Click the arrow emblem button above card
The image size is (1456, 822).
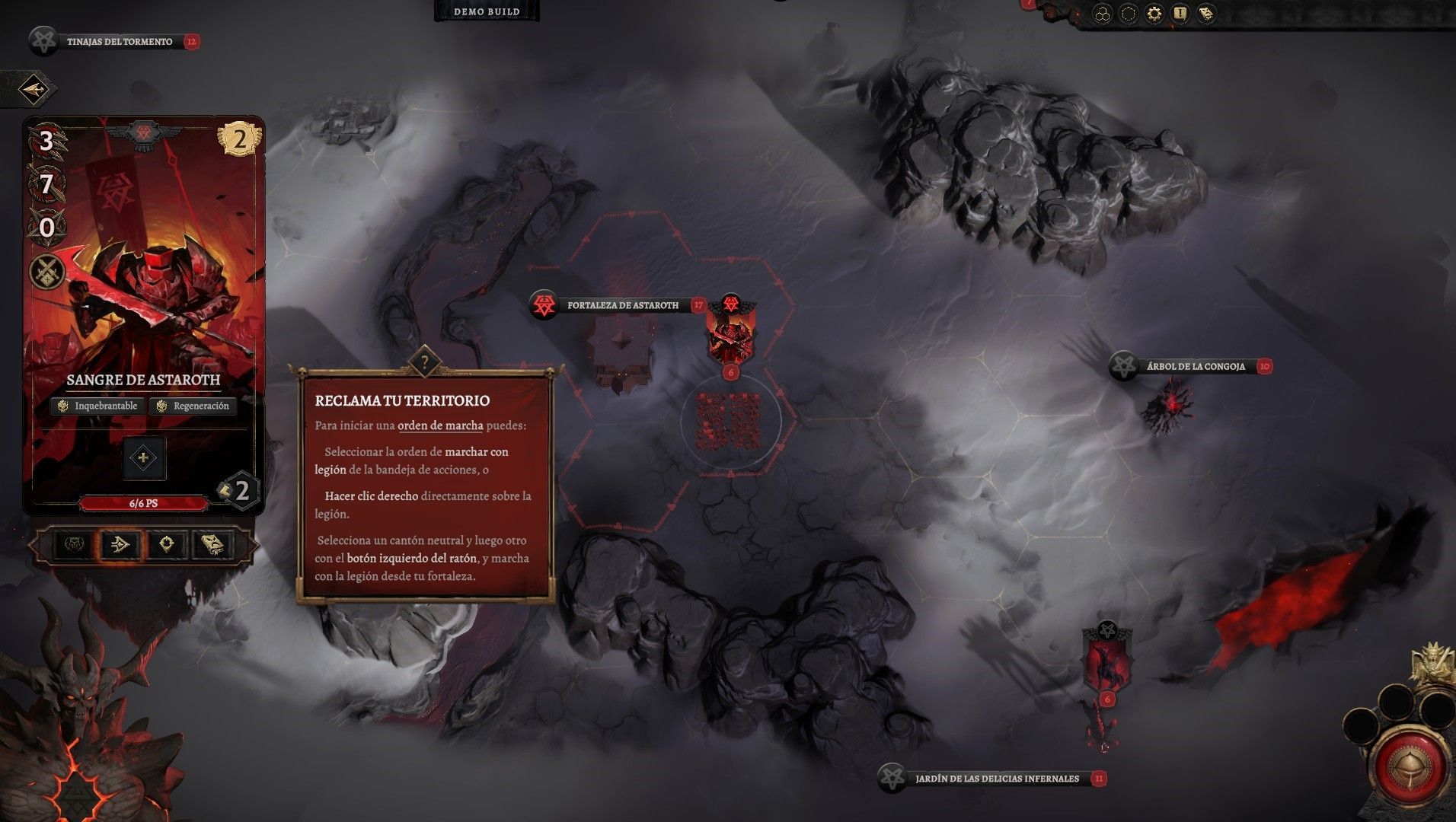(x=33, y=90)
